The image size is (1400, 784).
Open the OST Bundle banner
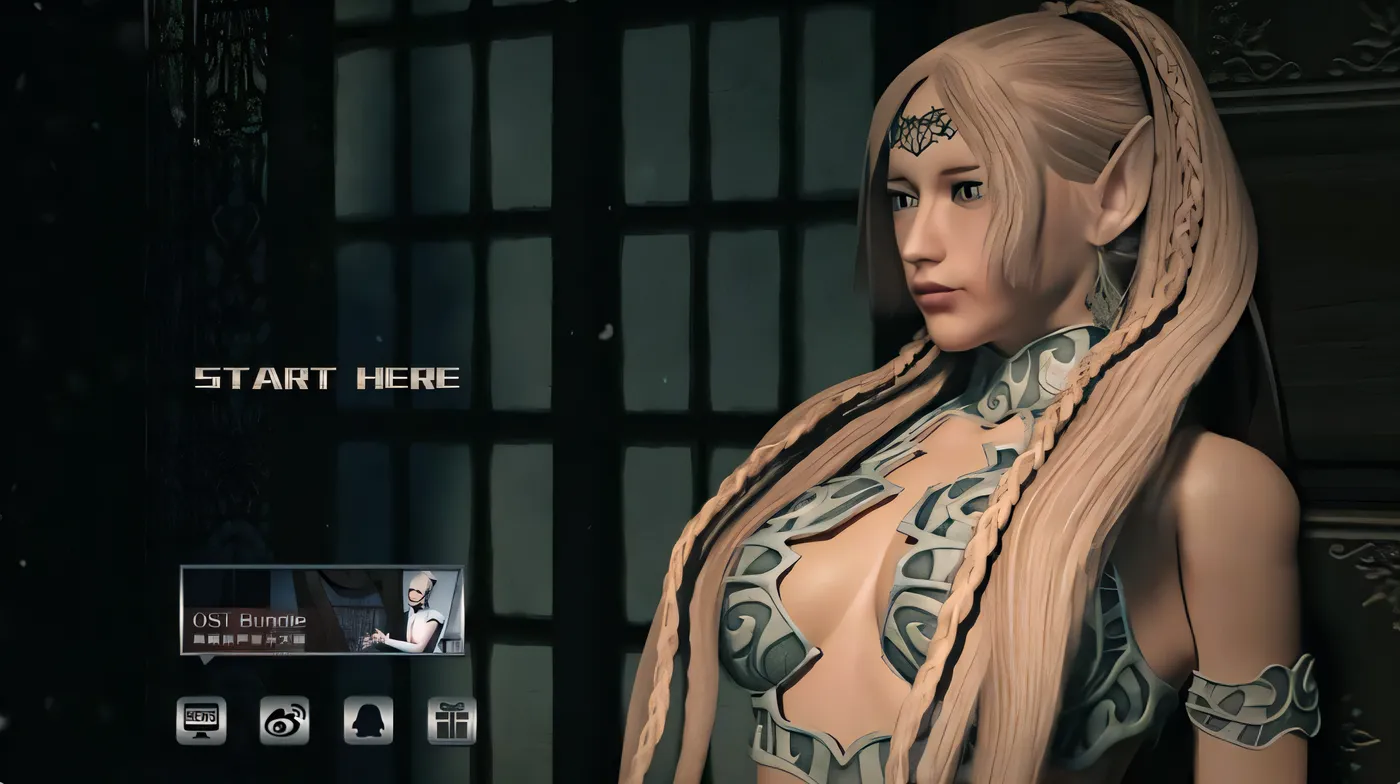point(321,610)
